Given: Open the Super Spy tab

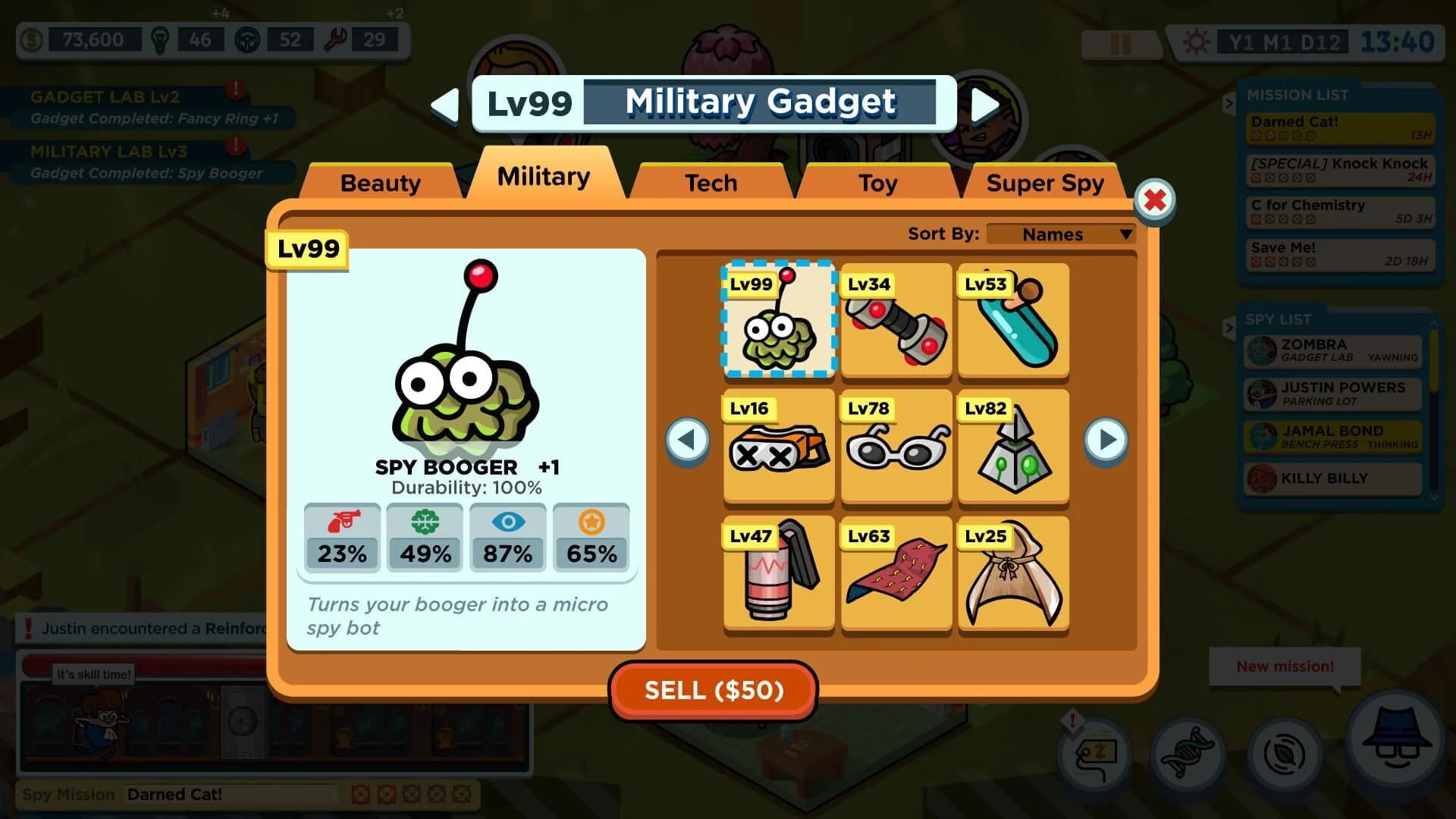Looking at the screenshot, I should point(1045,182).
